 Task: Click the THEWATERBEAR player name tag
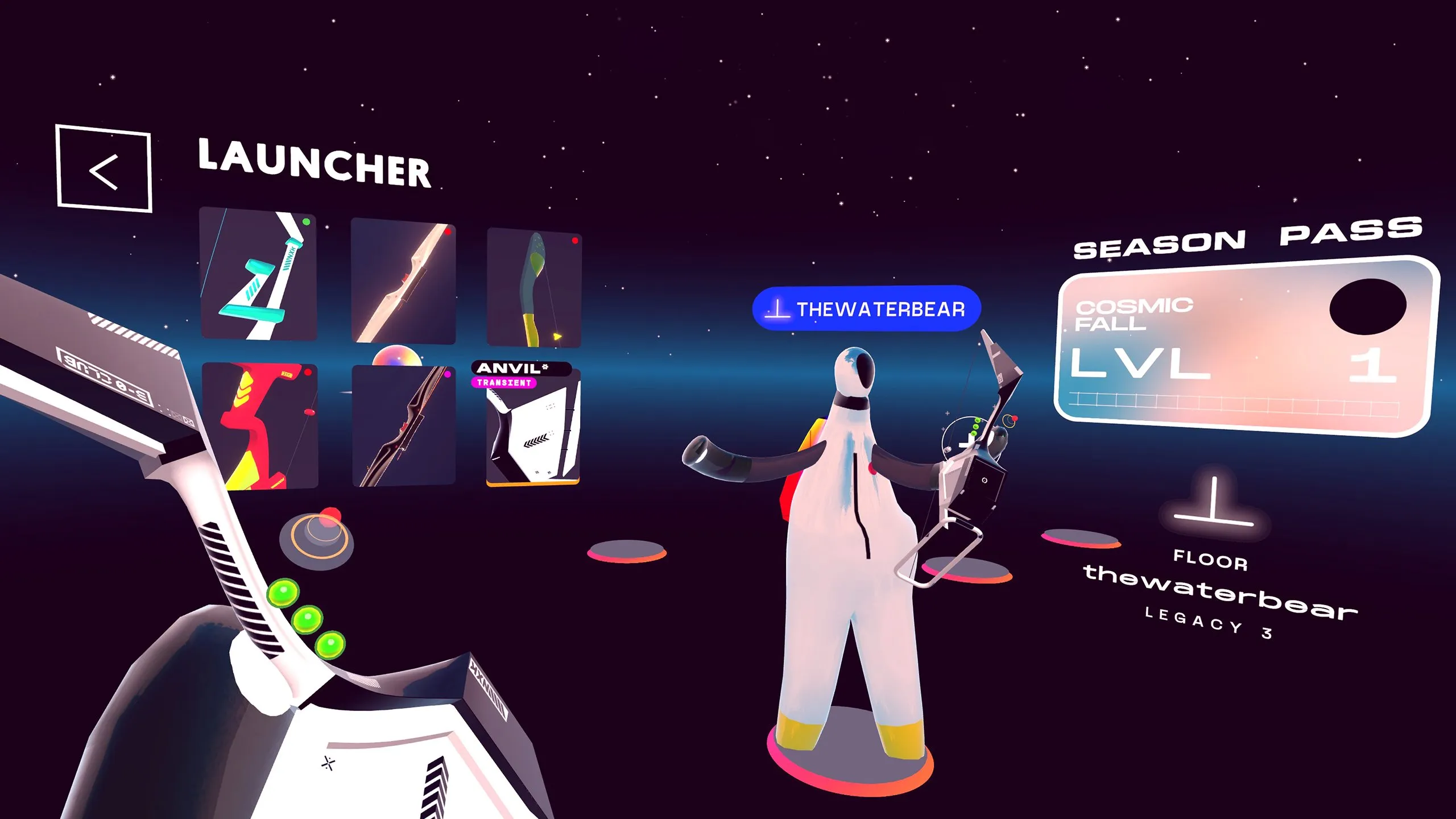[x=866, y=309]
